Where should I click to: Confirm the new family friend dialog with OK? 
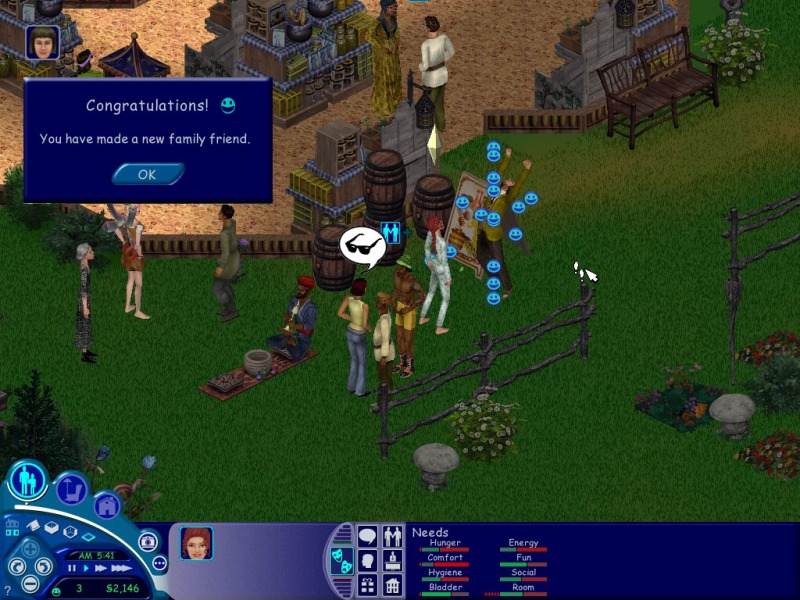coord(147,174)
